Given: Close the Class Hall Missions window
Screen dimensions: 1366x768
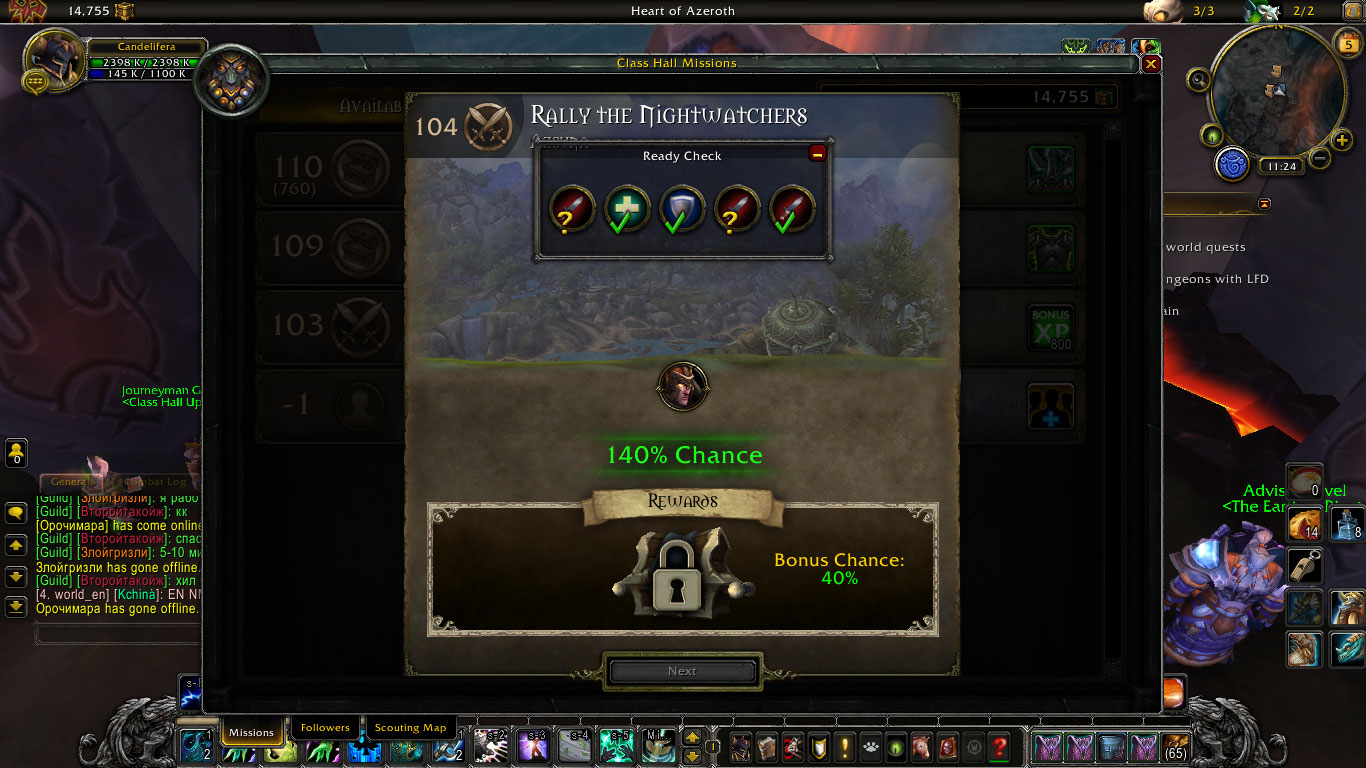Looking at the screenshot, I should pos(1151,64).
